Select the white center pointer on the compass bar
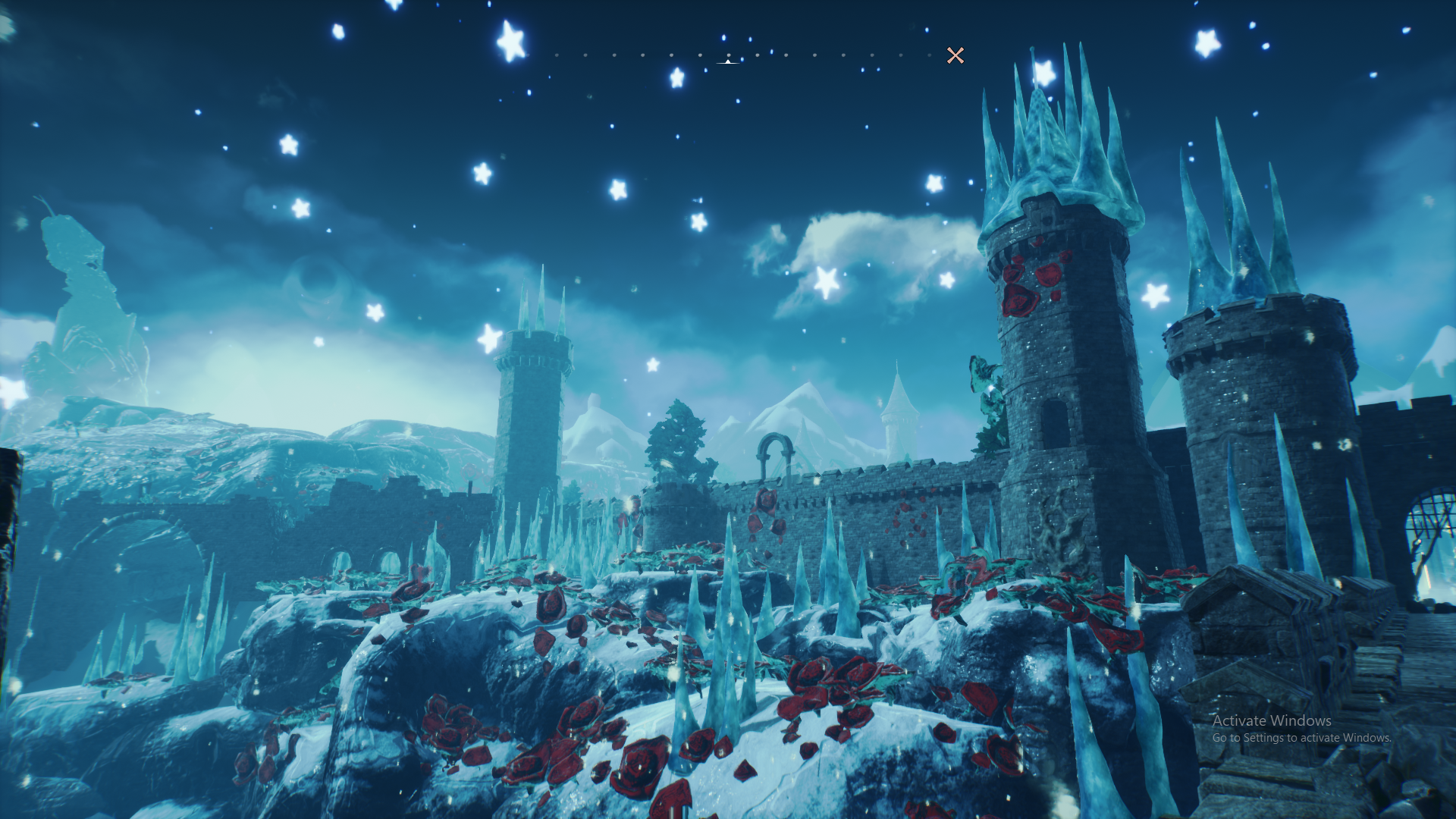This screenshot has height=819, width=1456. 728,61
